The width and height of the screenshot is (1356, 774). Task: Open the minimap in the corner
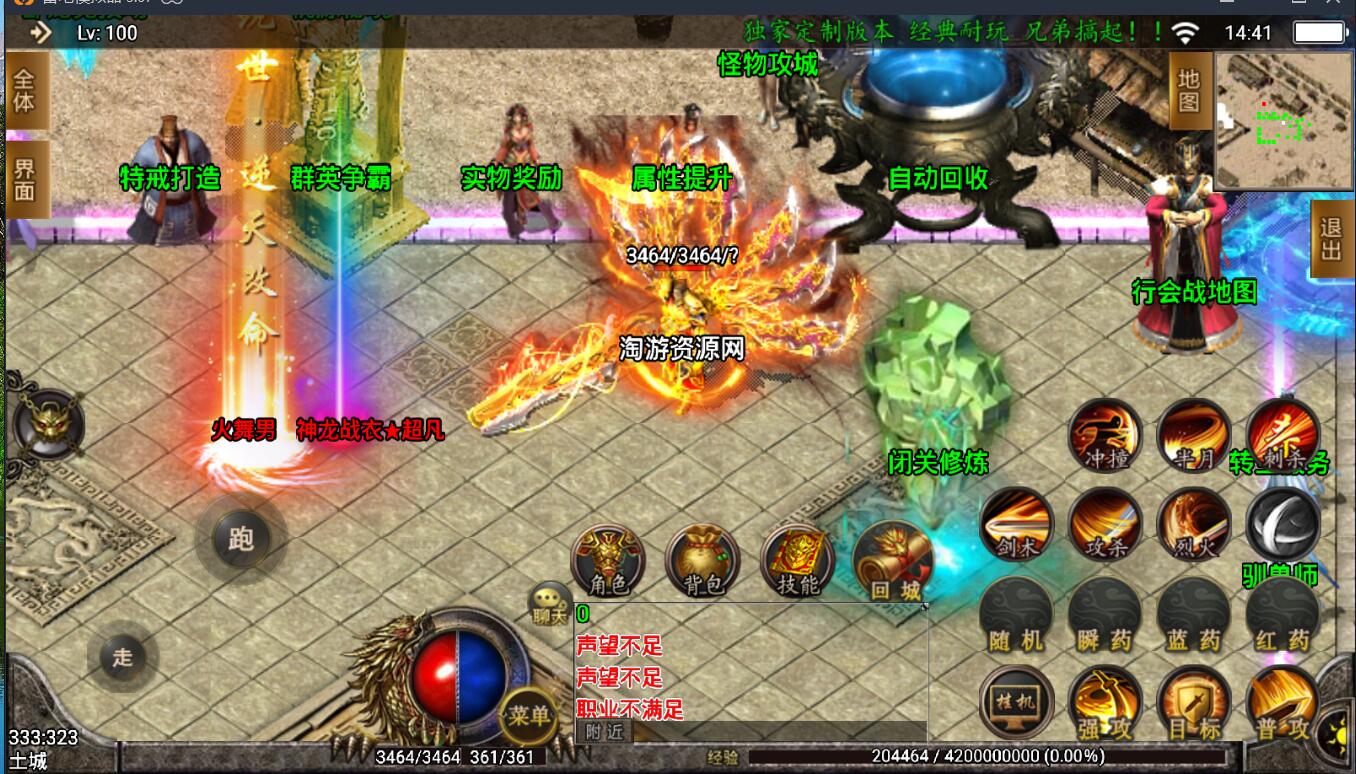click(x=1283, y=120)
